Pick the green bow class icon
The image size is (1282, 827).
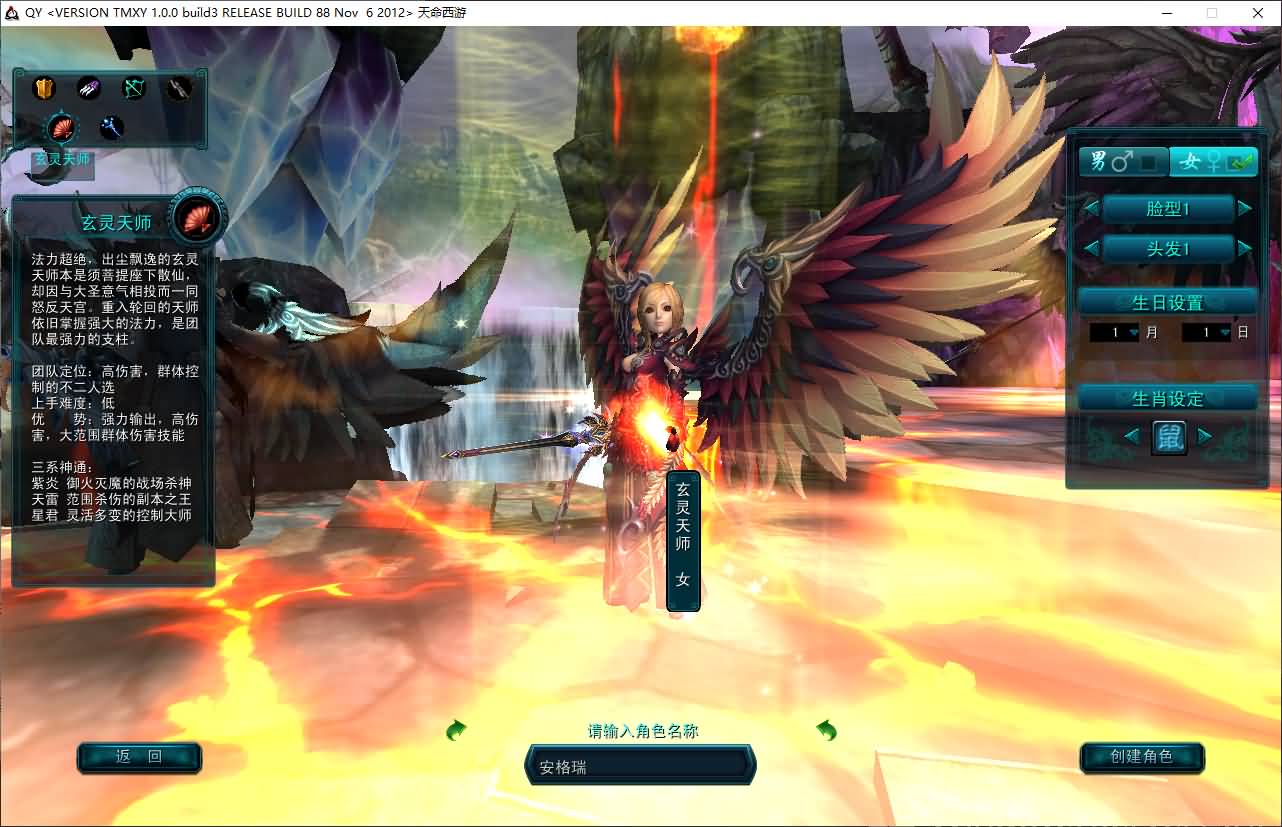pyautogui.click(x=134, y=89)
